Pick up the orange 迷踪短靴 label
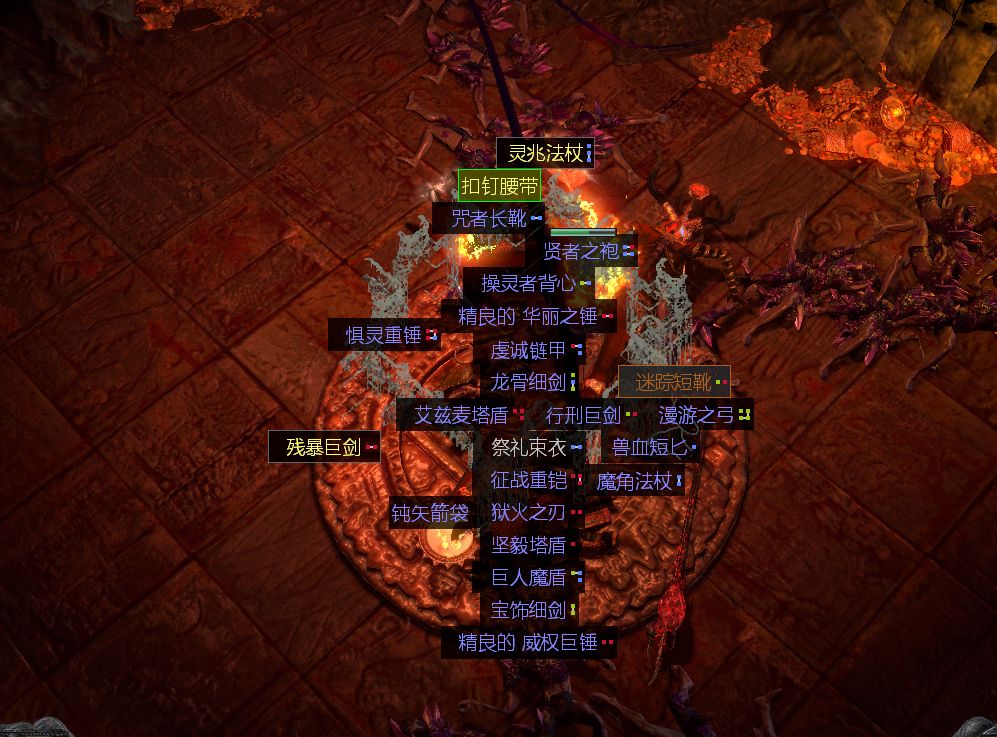997x737 pixels. 674,381
